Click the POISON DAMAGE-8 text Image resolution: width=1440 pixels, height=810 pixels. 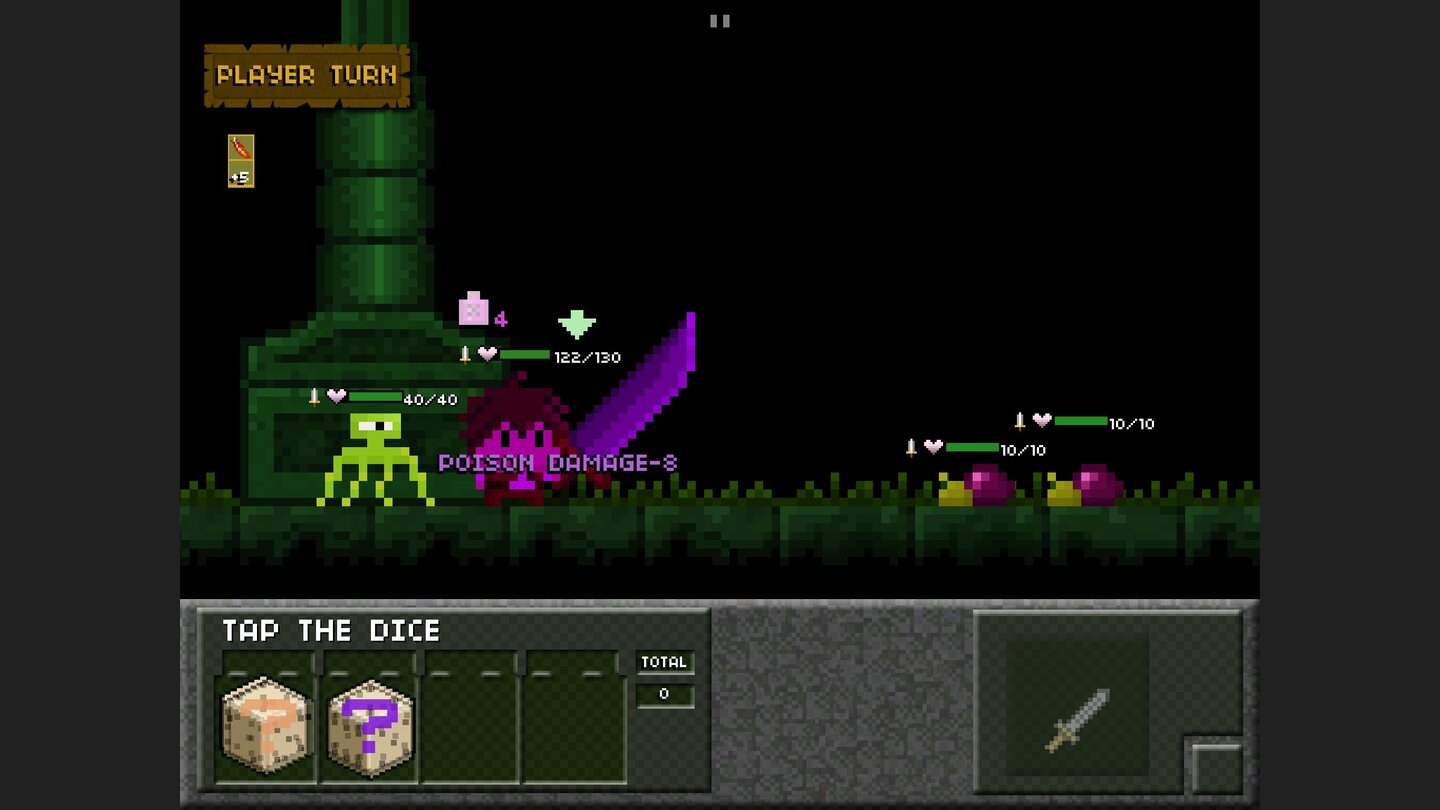[558, 462]
